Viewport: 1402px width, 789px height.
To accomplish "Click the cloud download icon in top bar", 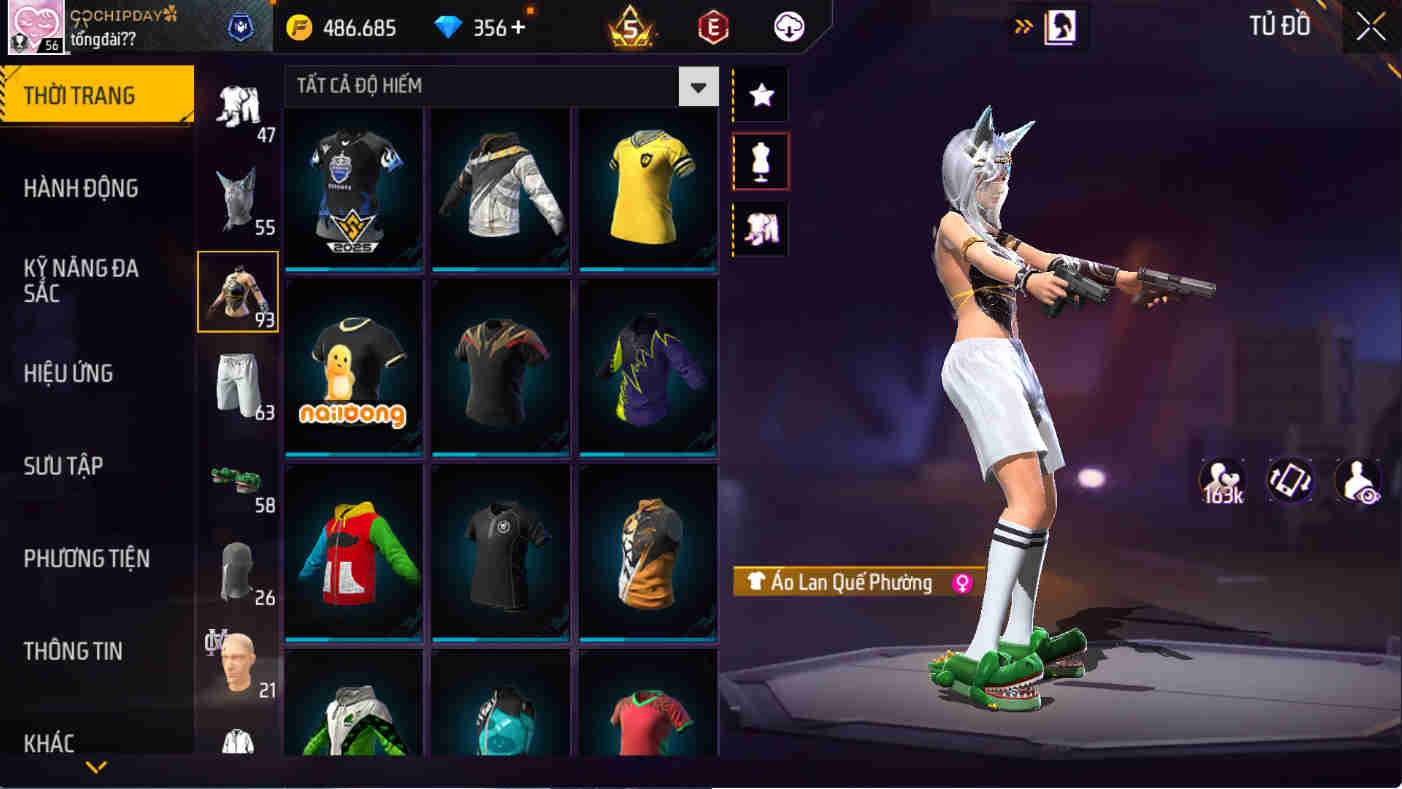I will (x=786, y=27).
